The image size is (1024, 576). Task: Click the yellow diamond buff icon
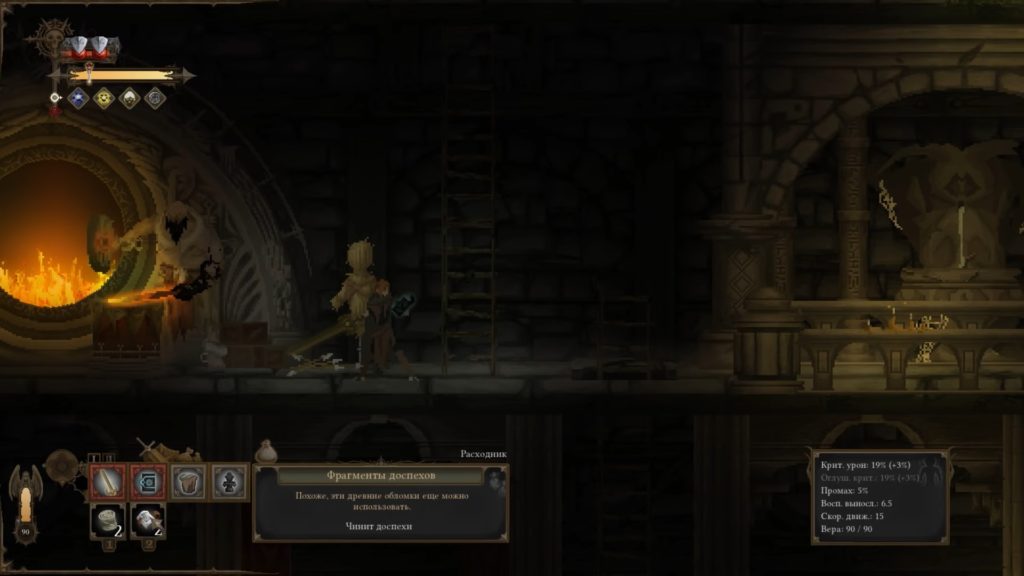pos(103,98)
